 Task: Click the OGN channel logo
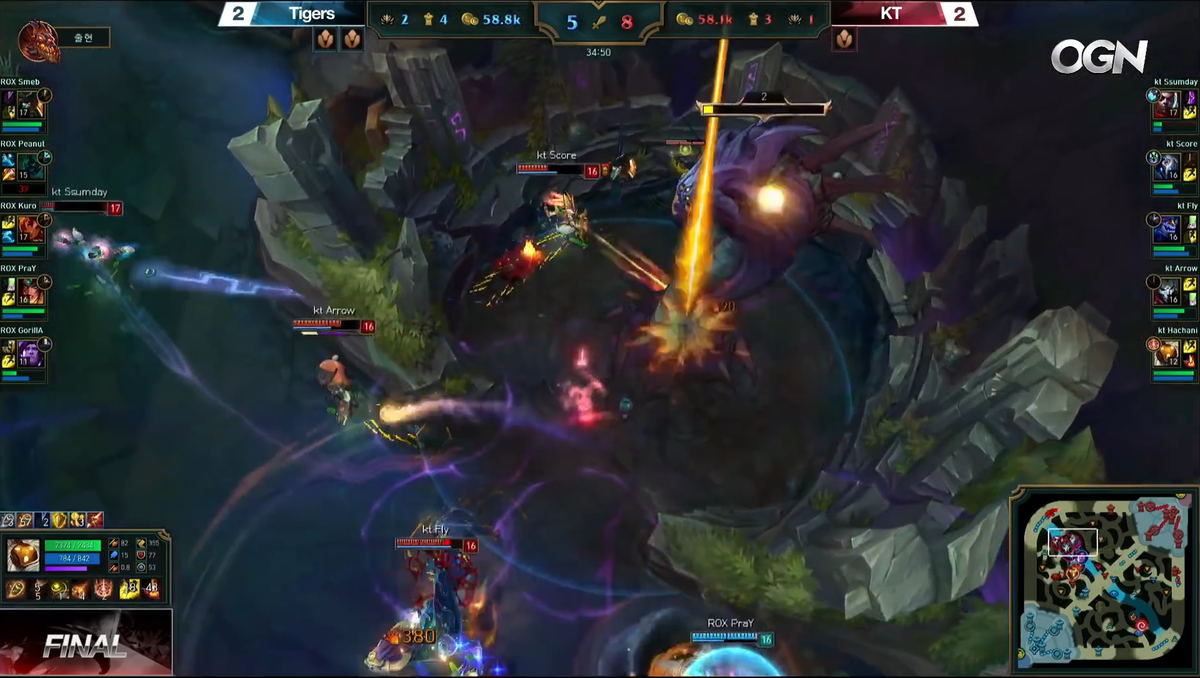pyautogui.click(x=1098, y=57)
